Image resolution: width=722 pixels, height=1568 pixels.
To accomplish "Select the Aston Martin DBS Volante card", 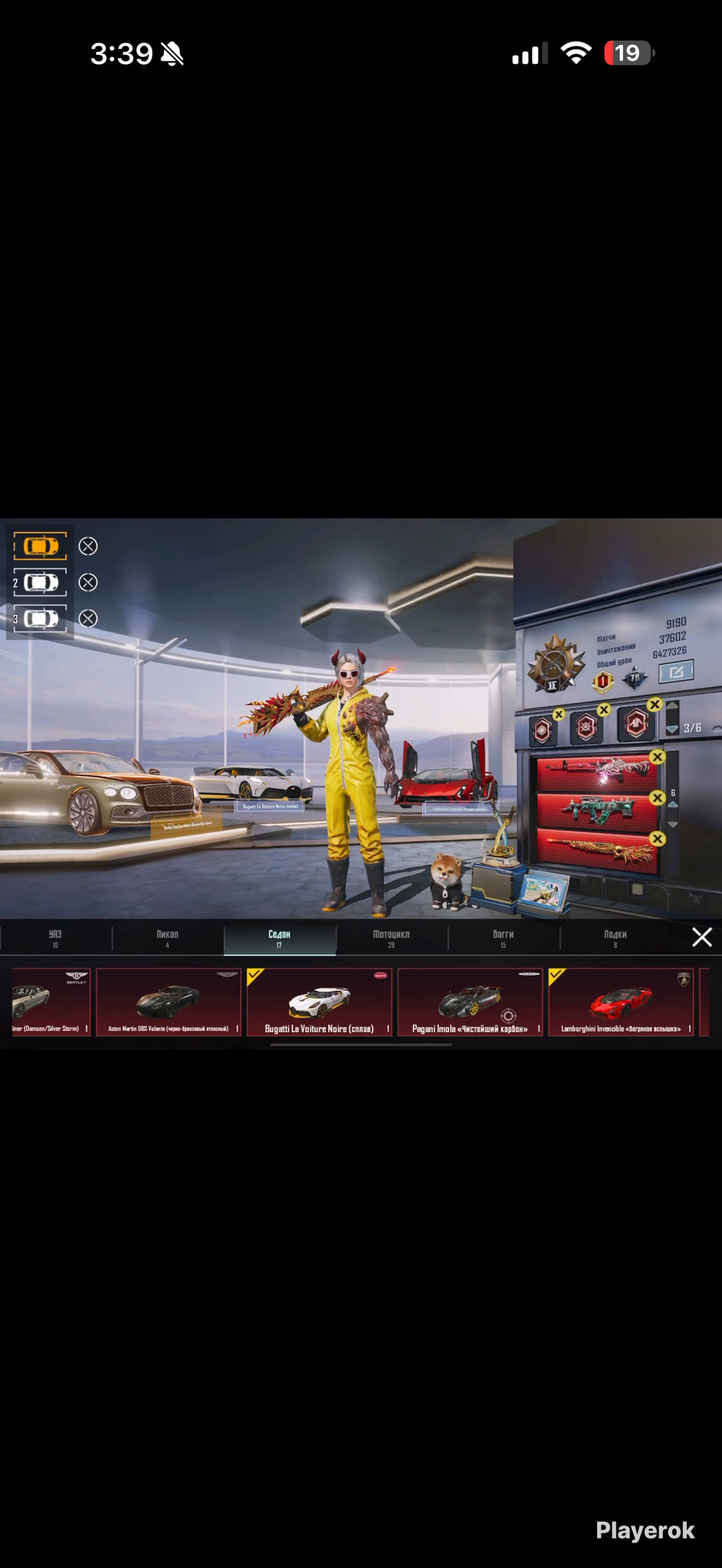I will 168,1002.
